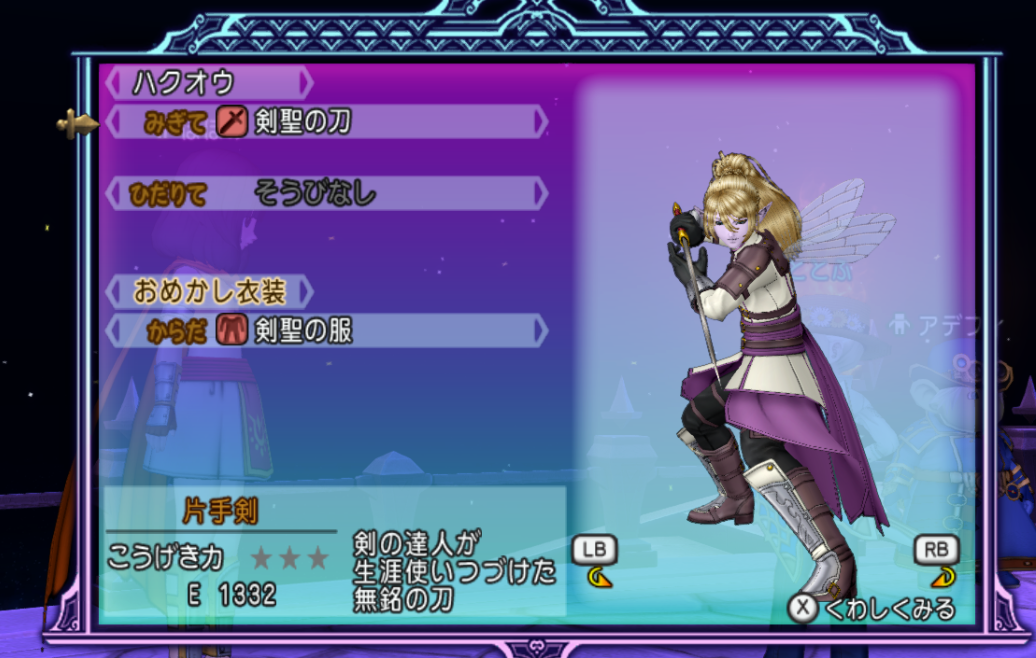Select the みぎて 剣聖の刀 equipment row
The height and width of the screenshot is (658, 1036).
tap(326, 122)
